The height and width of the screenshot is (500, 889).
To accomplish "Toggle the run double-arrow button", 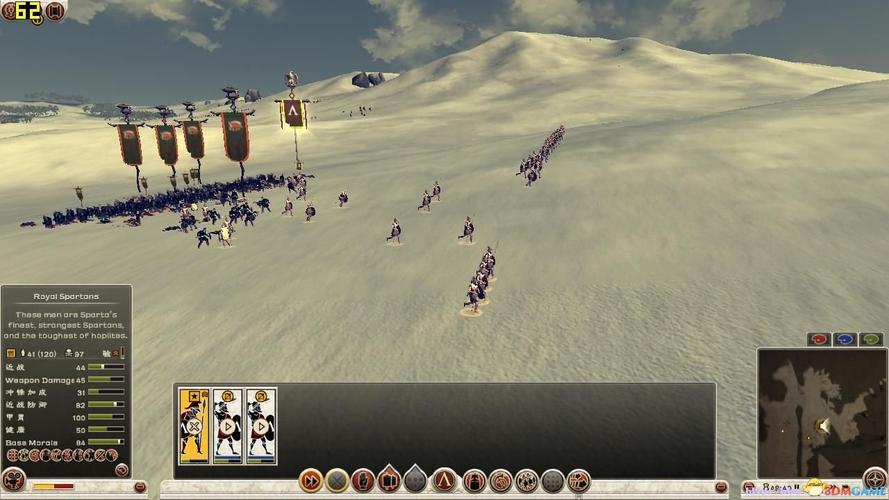I will [x=311, y=481].
